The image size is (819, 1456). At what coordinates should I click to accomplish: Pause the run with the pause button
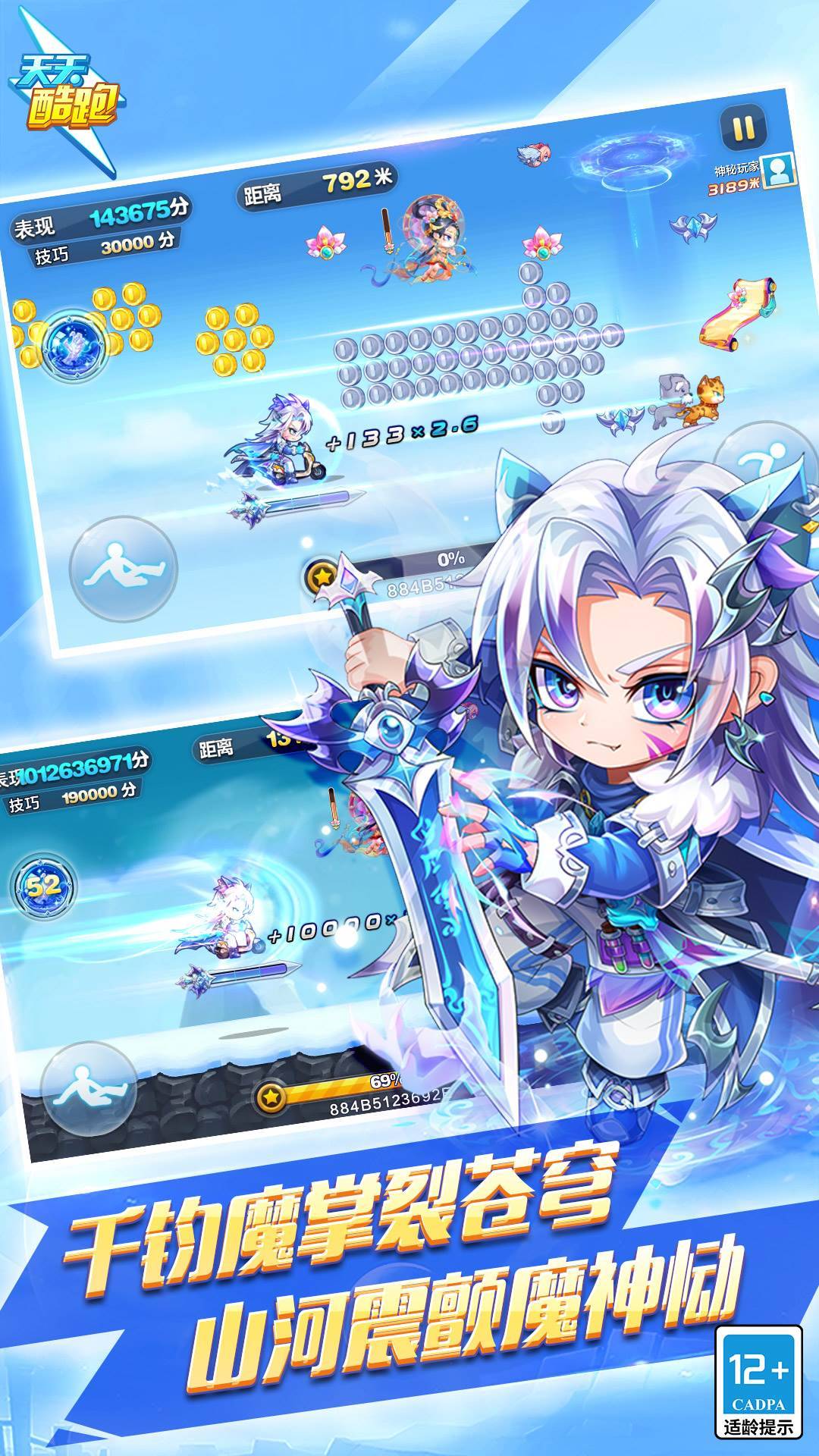coord(742,127)
